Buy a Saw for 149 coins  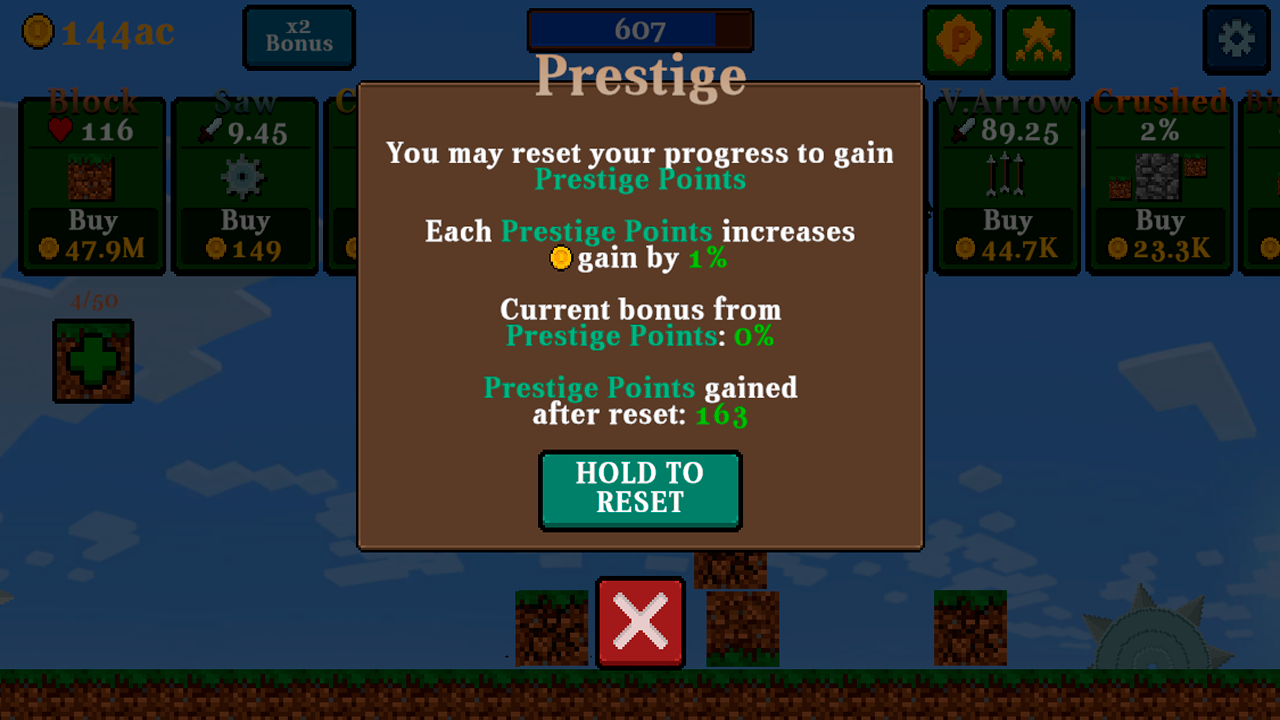click(x=245, y=232)
